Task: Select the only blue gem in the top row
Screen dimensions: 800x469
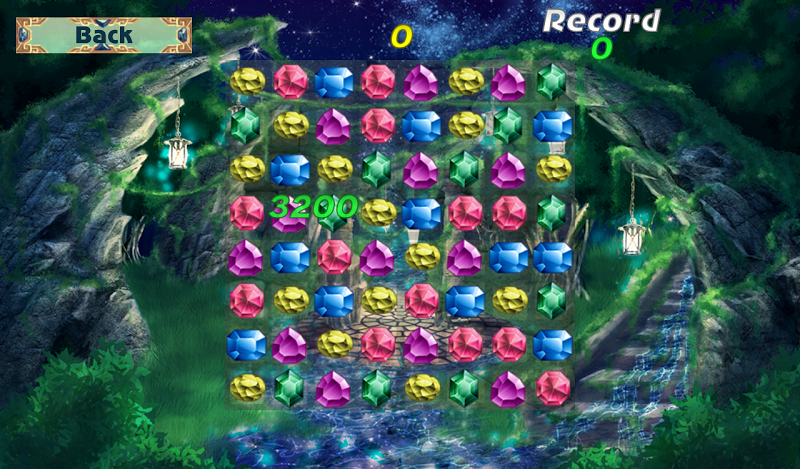Action: point(334,82)
